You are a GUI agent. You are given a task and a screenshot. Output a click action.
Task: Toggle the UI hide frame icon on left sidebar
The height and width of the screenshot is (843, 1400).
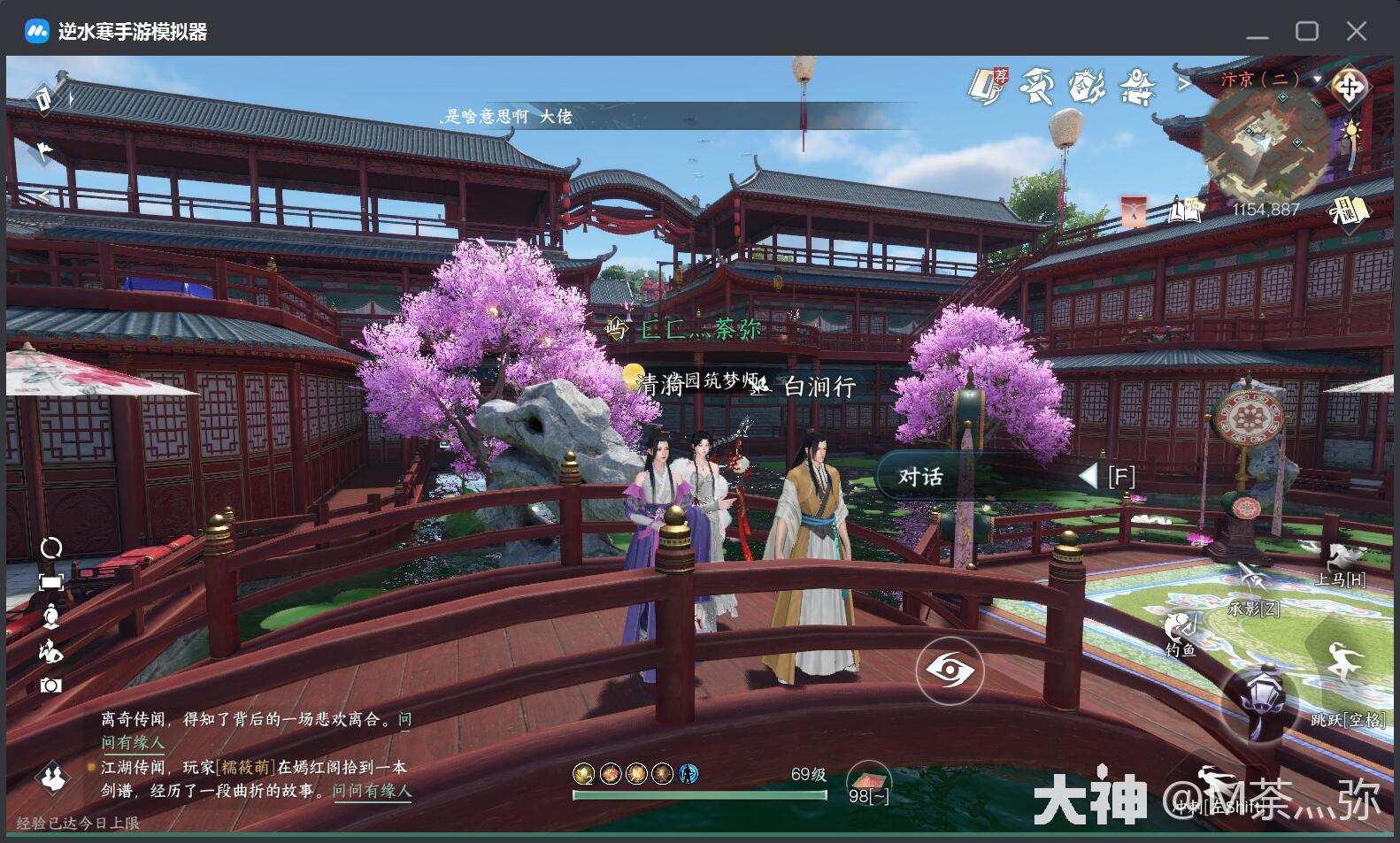(x=50, y=583)
